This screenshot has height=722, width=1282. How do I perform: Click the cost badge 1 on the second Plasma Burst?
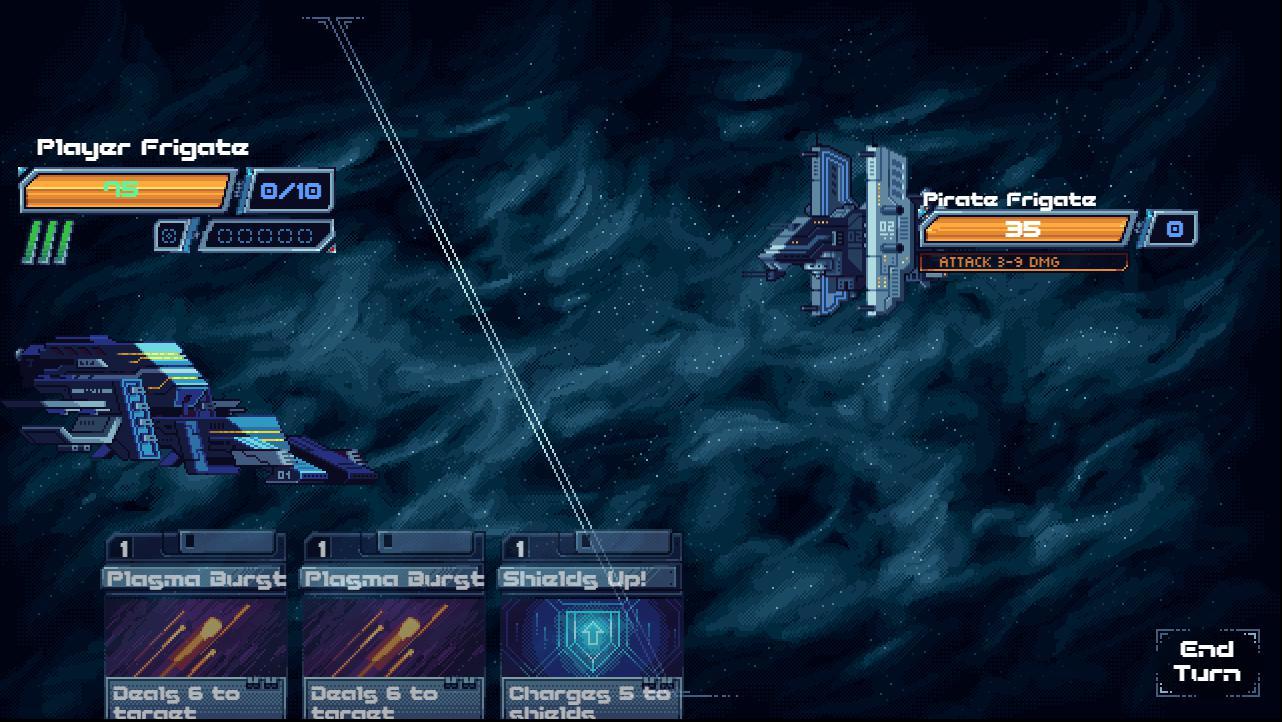tap(321, 548)
